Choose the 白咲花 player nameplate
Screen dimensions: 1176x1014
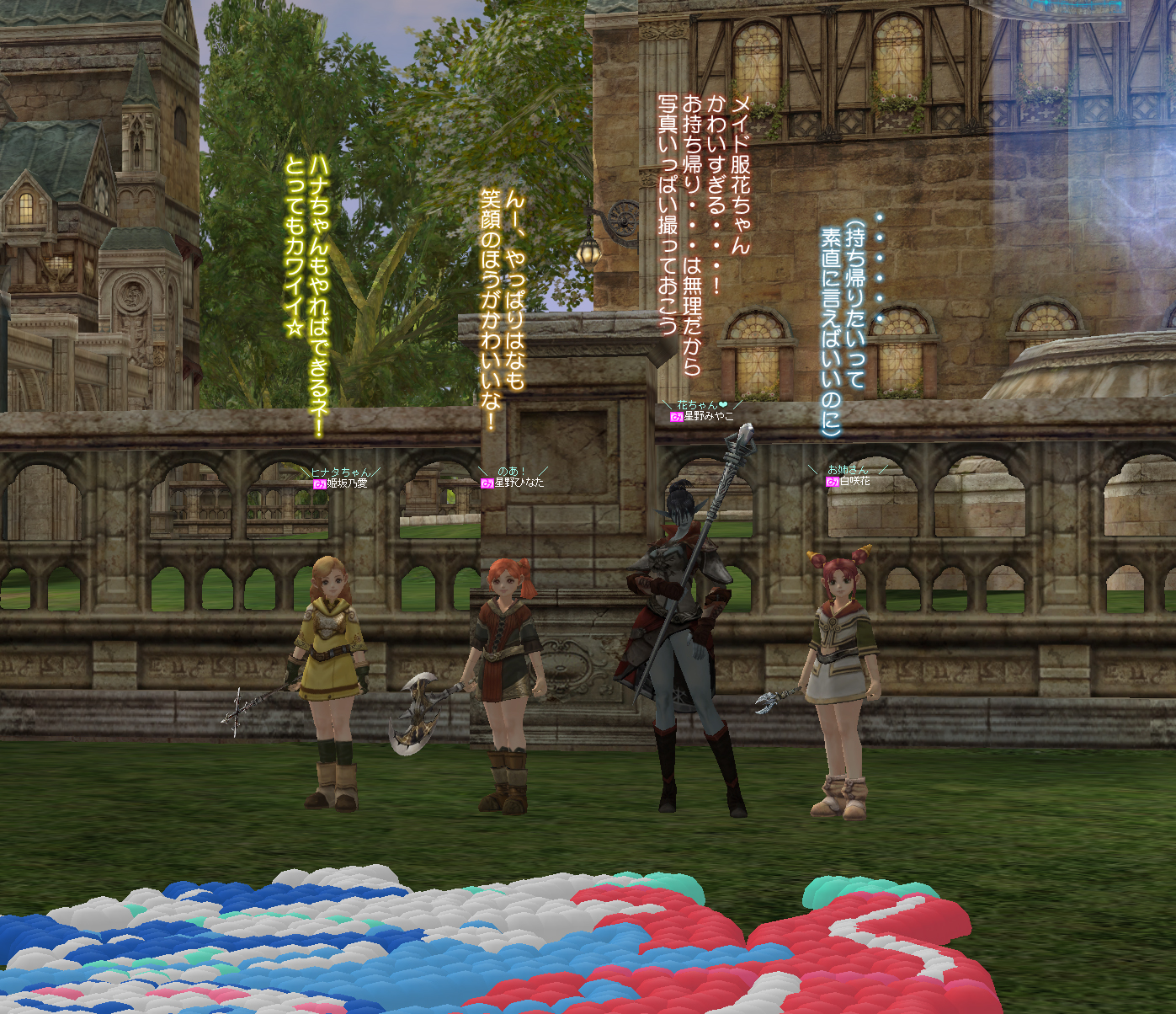pos(849,481)
